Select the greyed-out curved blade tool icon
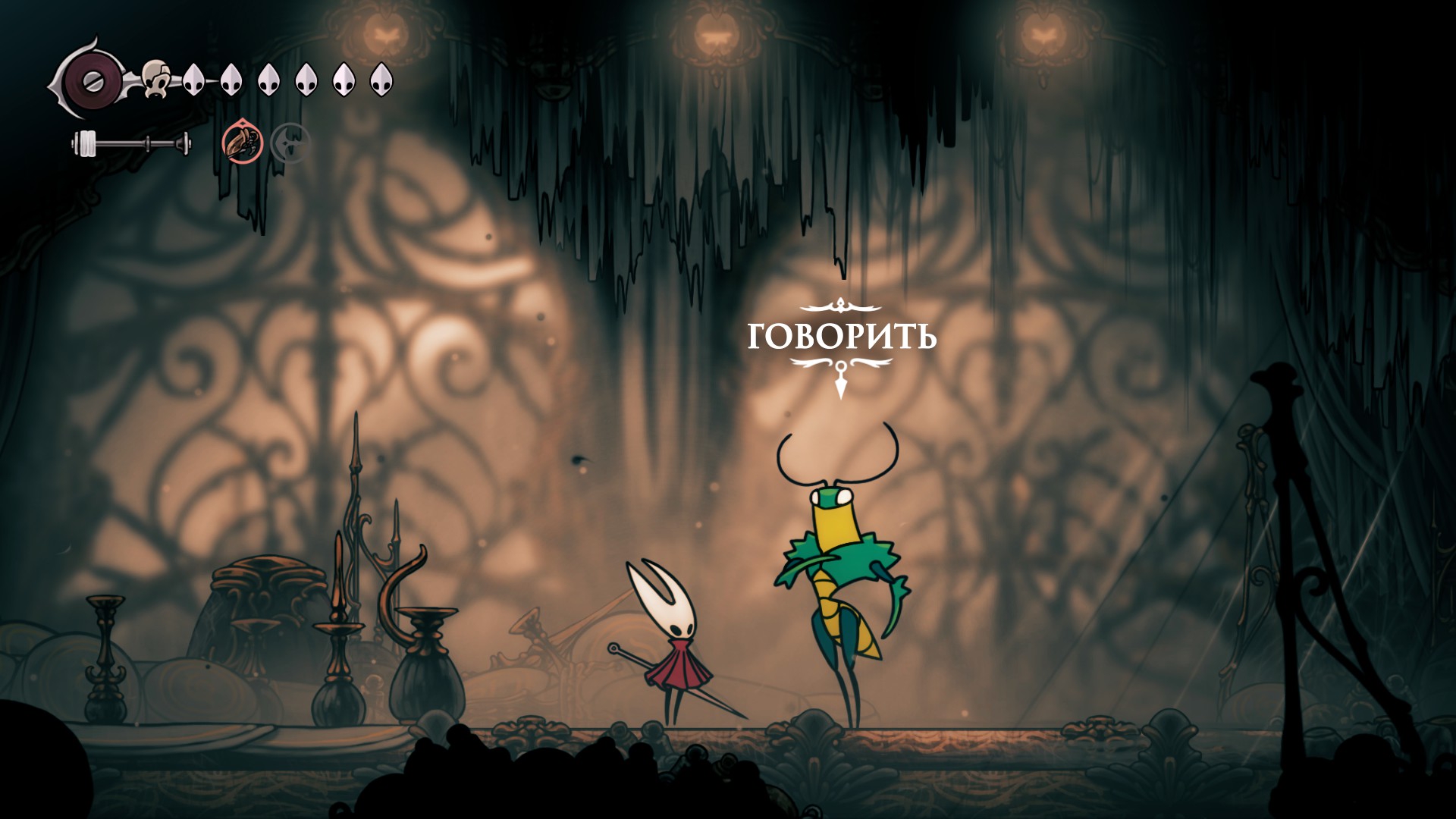 point(290,142)
